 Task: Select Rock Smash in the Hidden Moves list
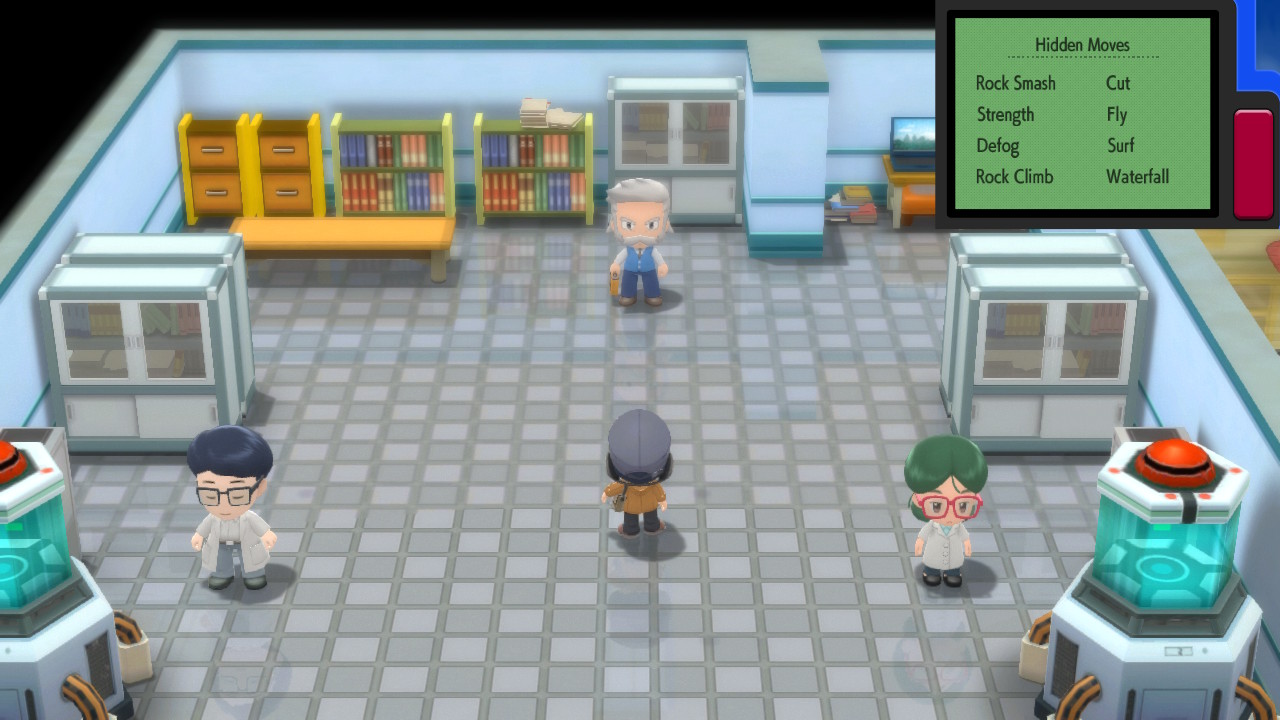tap(1016, 84)
